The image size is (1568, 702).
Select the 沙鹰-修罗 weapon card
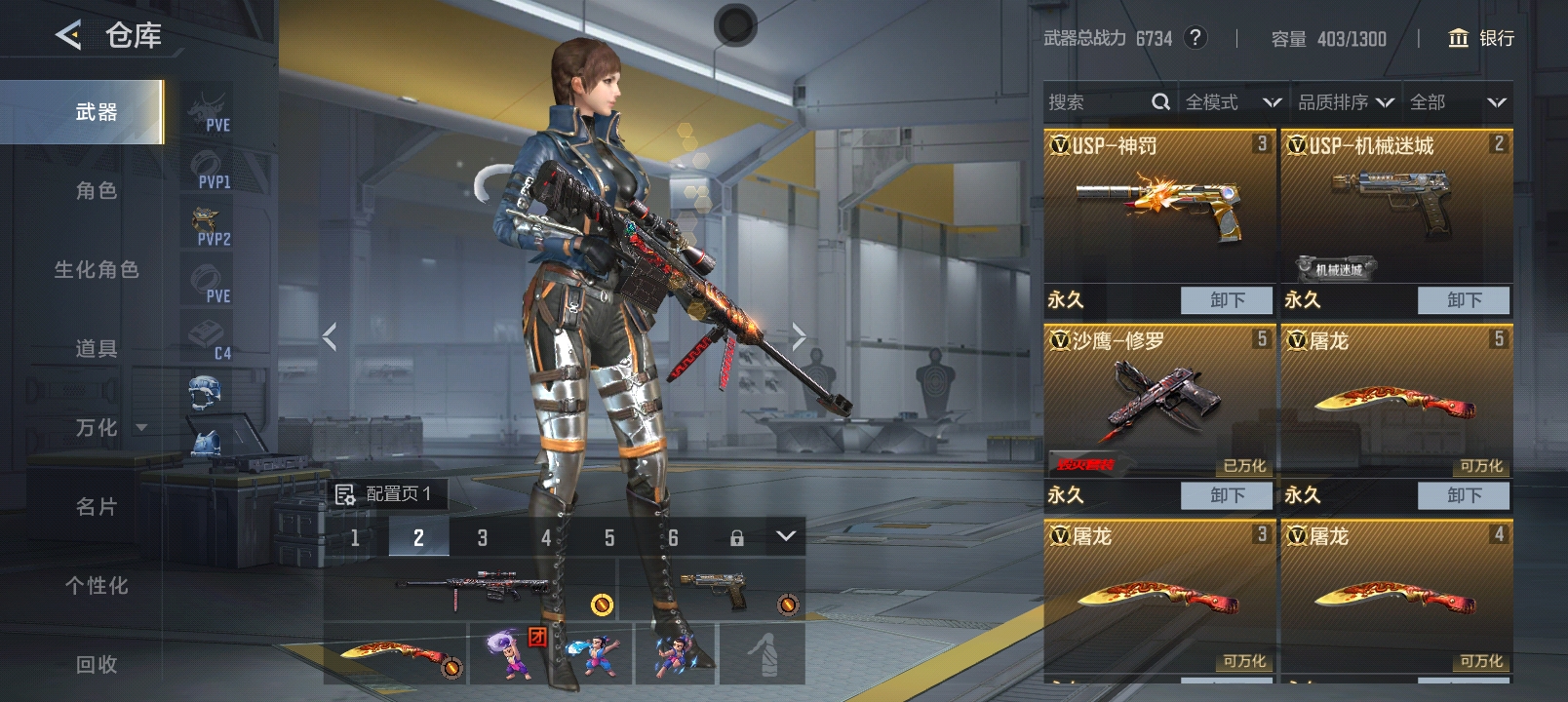point(1158,400)
